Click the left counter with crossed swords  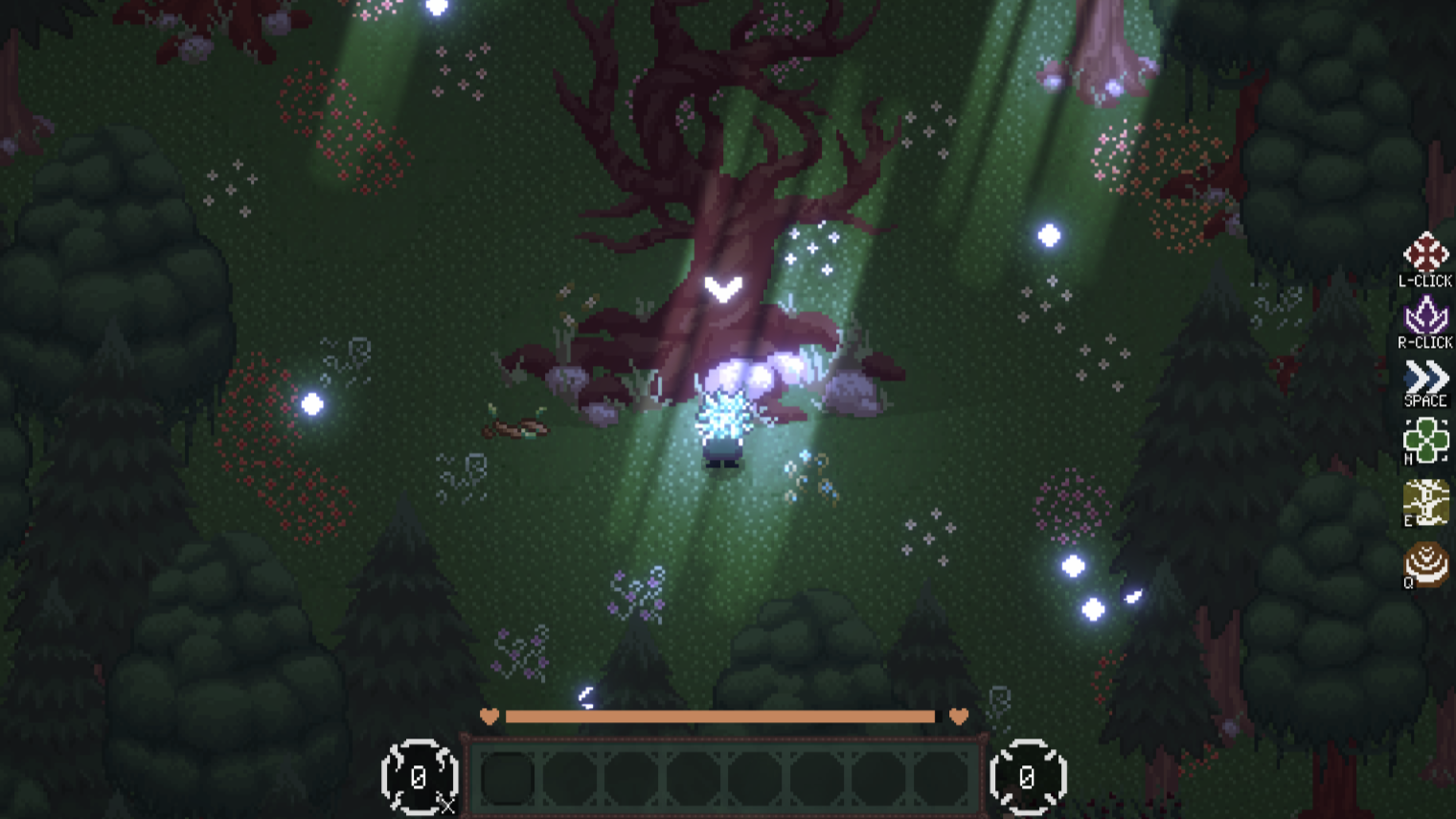pyautogui.click(x=420, y=777)
